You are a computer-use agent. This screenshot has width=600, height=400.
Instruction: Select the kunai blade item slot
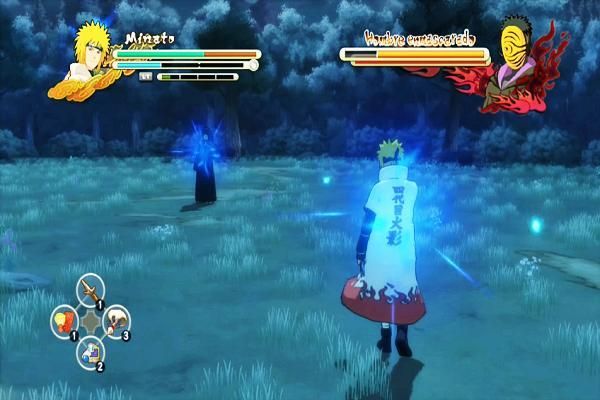tap(91, 291)
